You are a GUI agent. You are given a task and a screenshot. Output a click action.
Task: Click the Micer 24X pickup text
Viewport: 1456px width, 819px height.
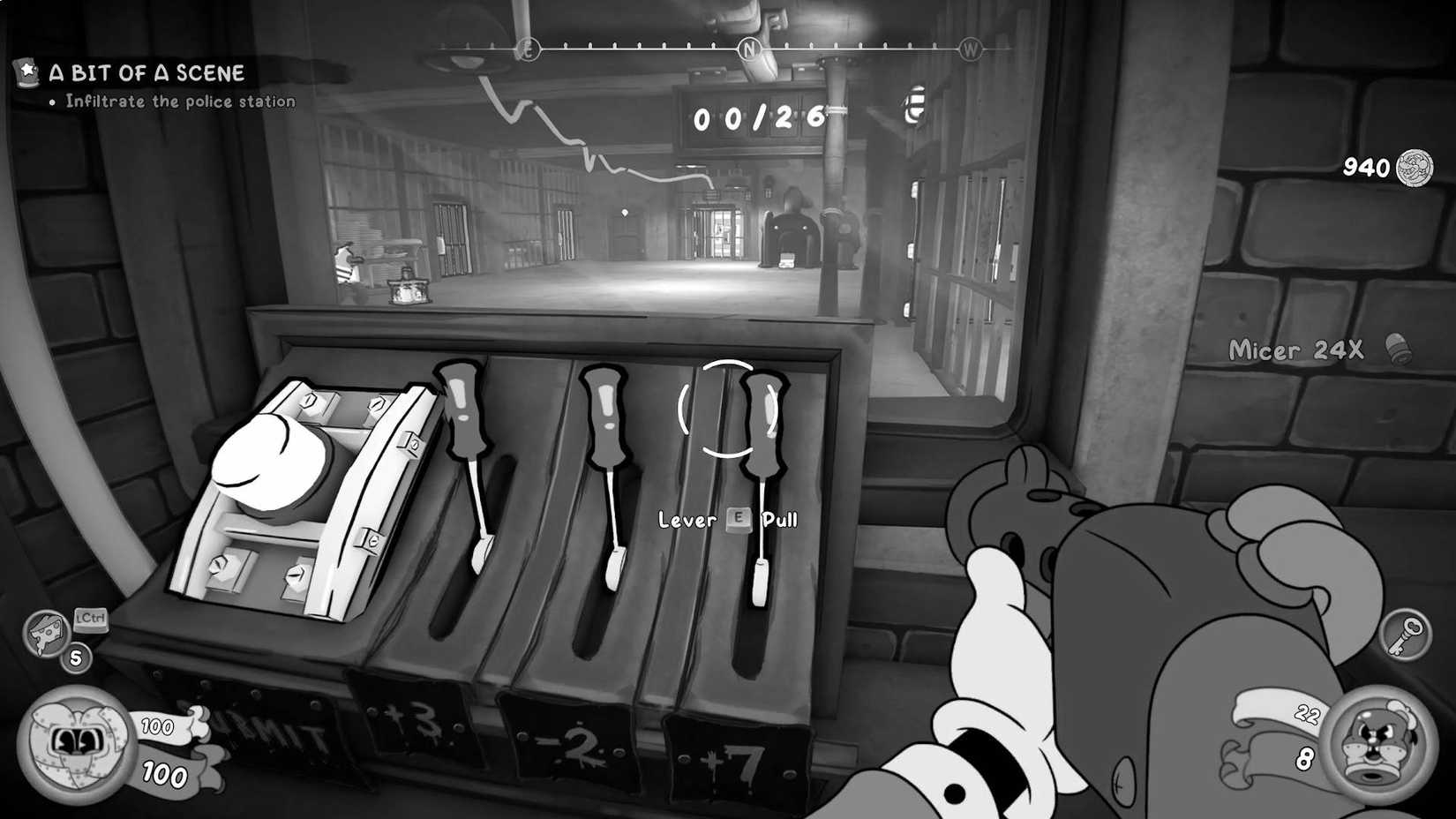[x=1296, y=350]
